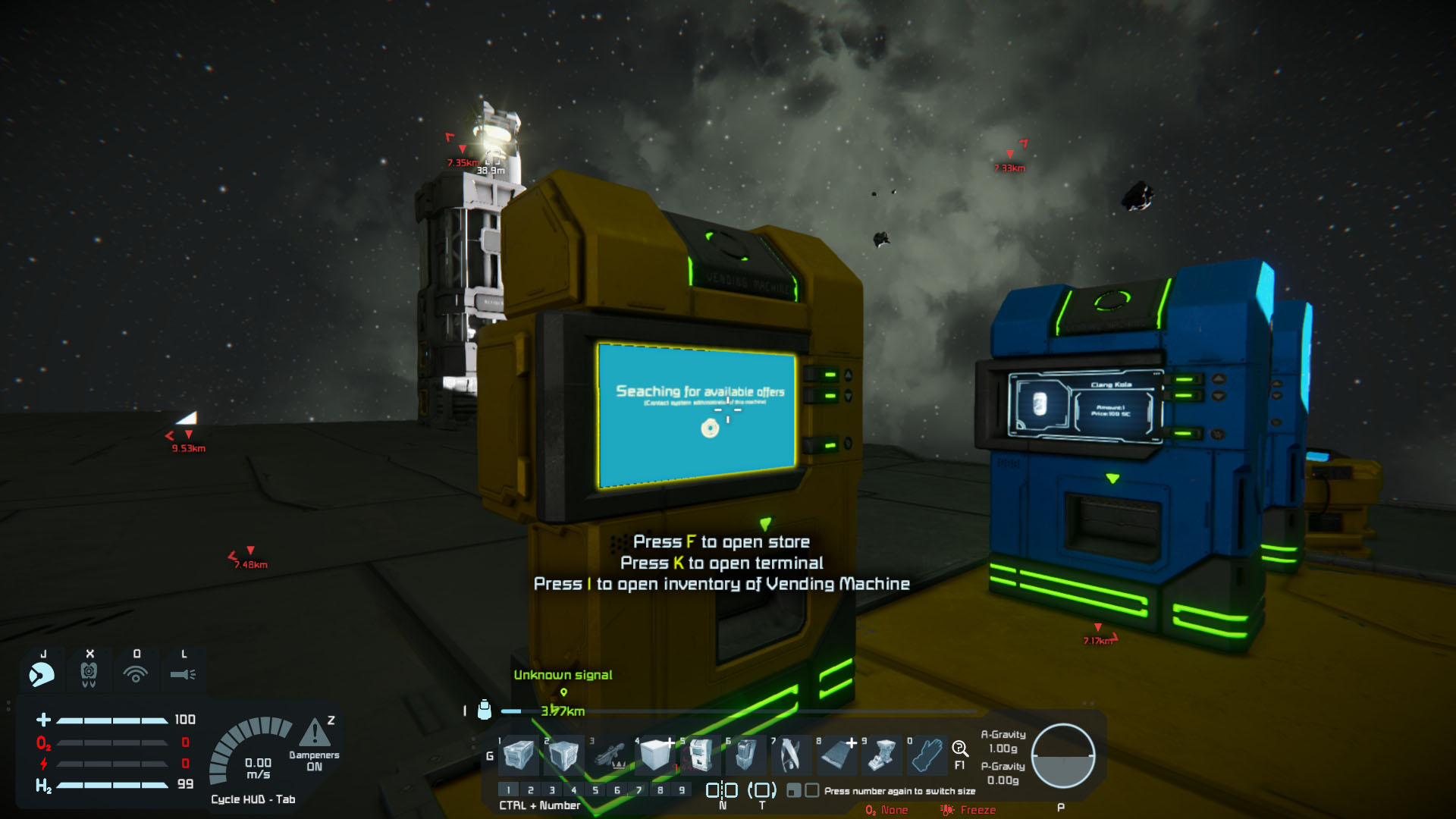The height and width of the screenshot is (819, 1456).
Task: Toggle the flashlight icon
Action: [183, 673]
